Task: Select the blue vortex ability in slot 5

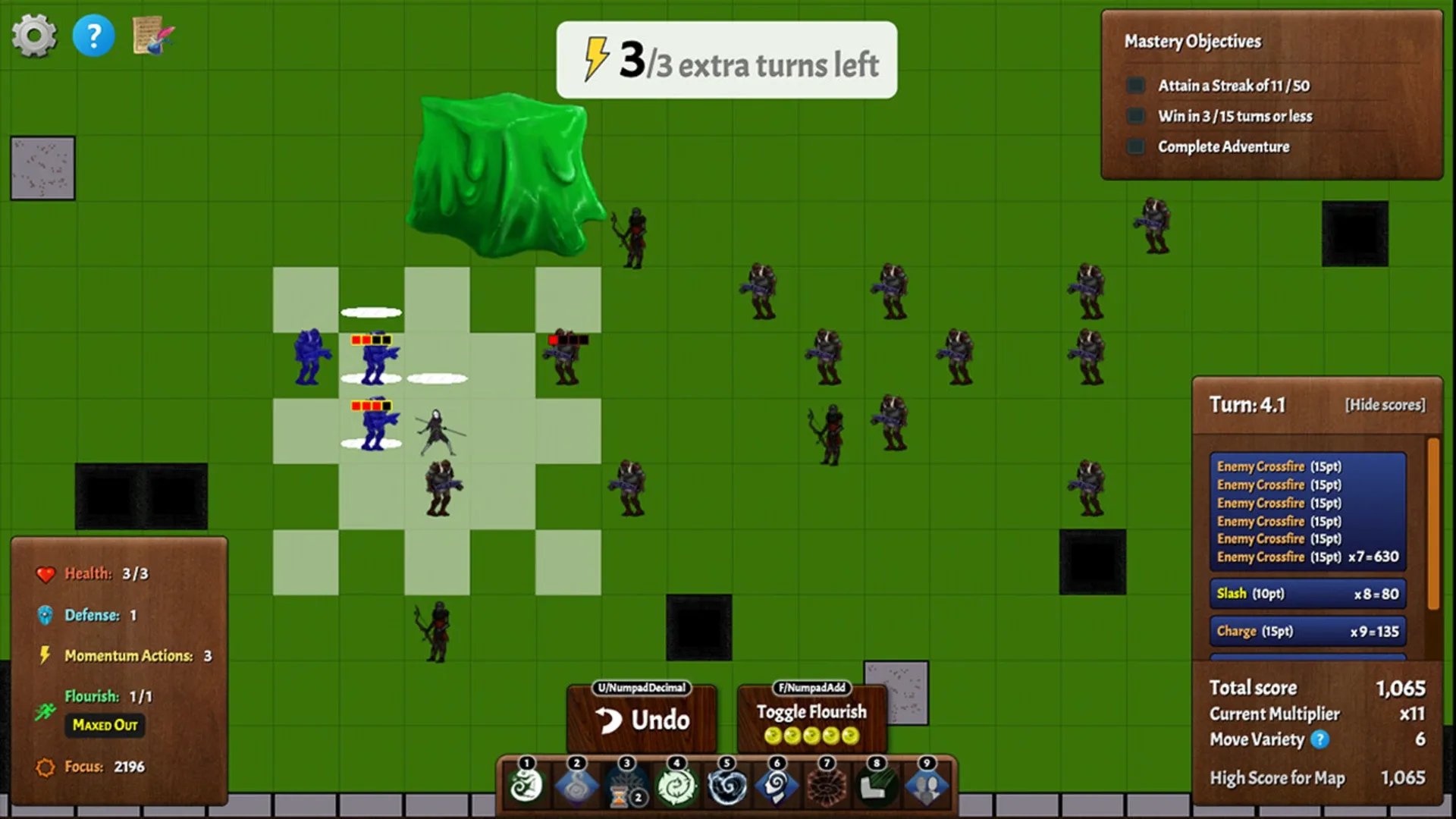Action: (x=726, y=786)
